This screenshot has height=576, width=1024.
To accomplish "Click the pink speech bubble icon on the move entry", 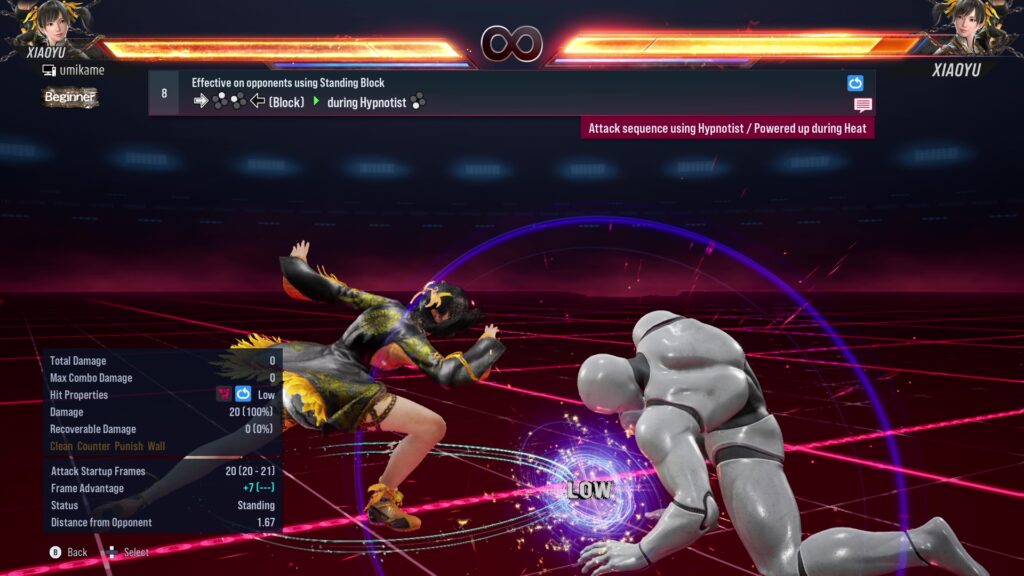I will [862, 105].
